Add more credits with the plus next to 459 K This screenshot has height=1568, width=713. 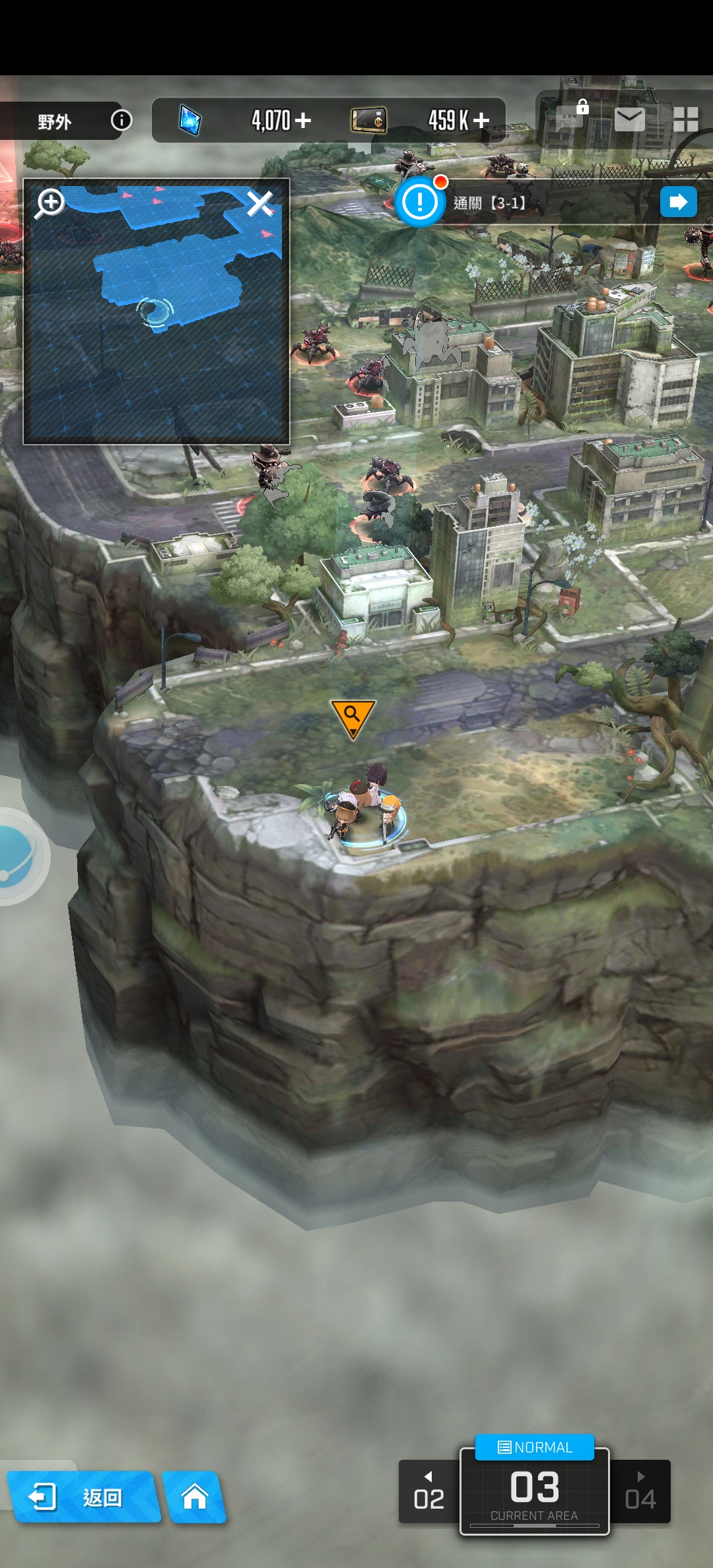(481, 120)
